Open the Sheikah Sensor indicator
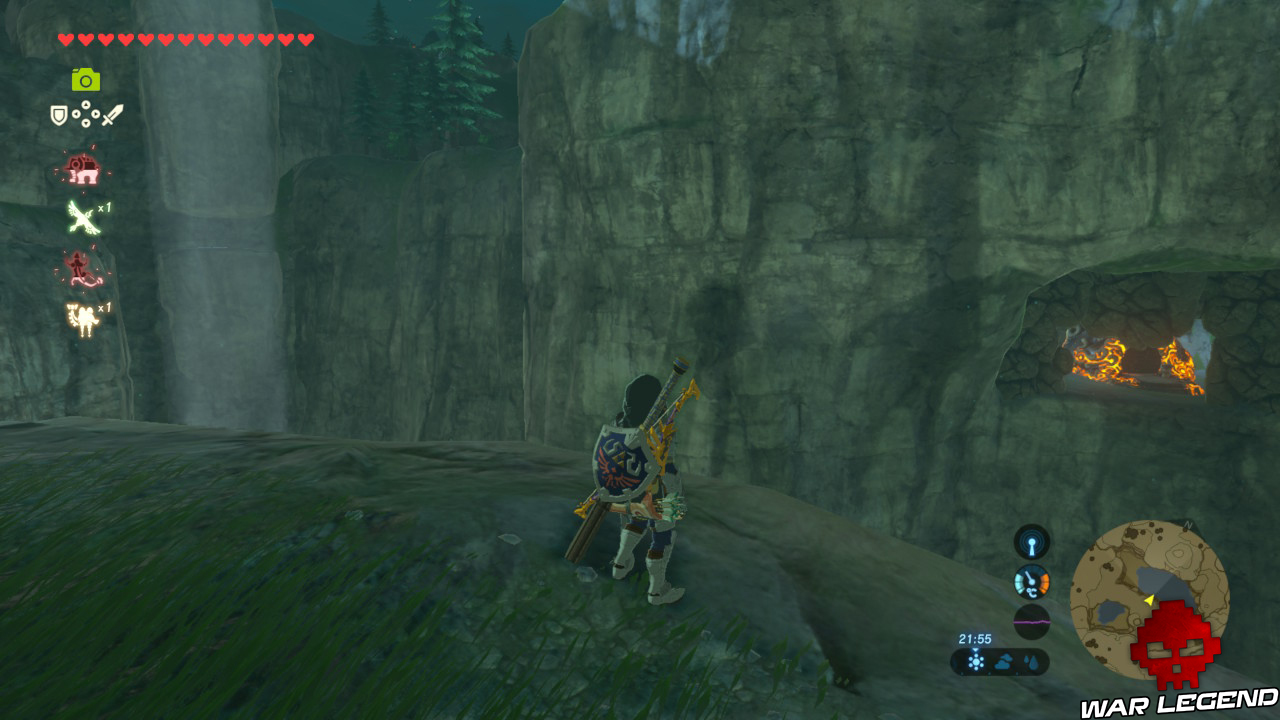1280x720 pixels. 1032,541
